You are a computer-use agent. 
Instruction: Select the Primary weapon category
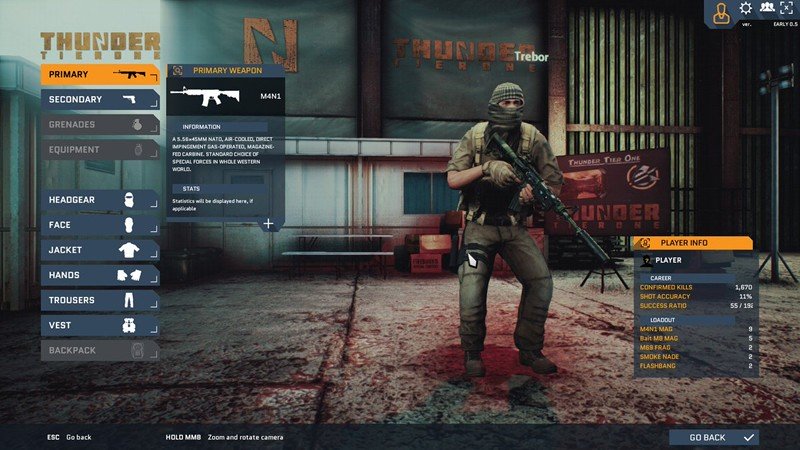[x=100, y=74]
